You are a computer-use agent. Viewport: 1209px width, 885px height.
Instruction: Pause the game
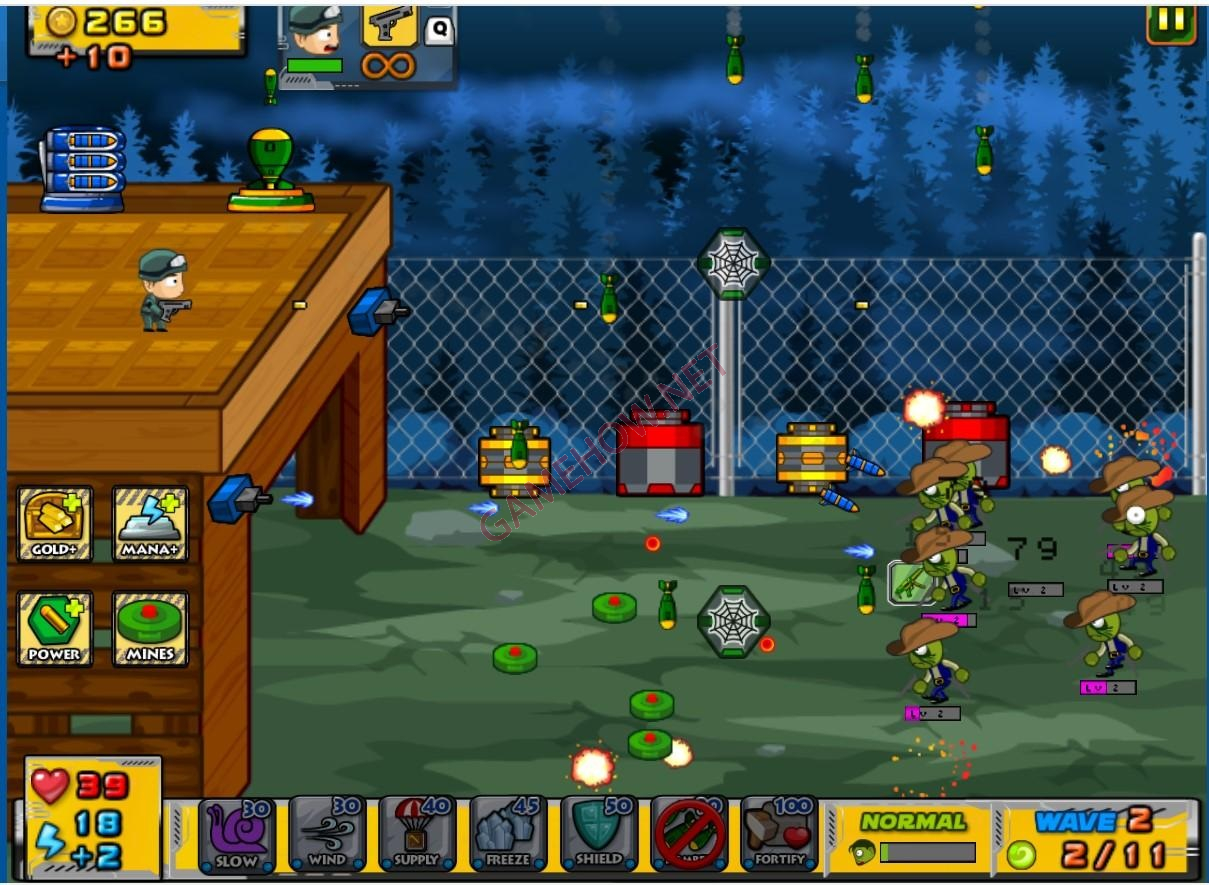coord(1171,21)
